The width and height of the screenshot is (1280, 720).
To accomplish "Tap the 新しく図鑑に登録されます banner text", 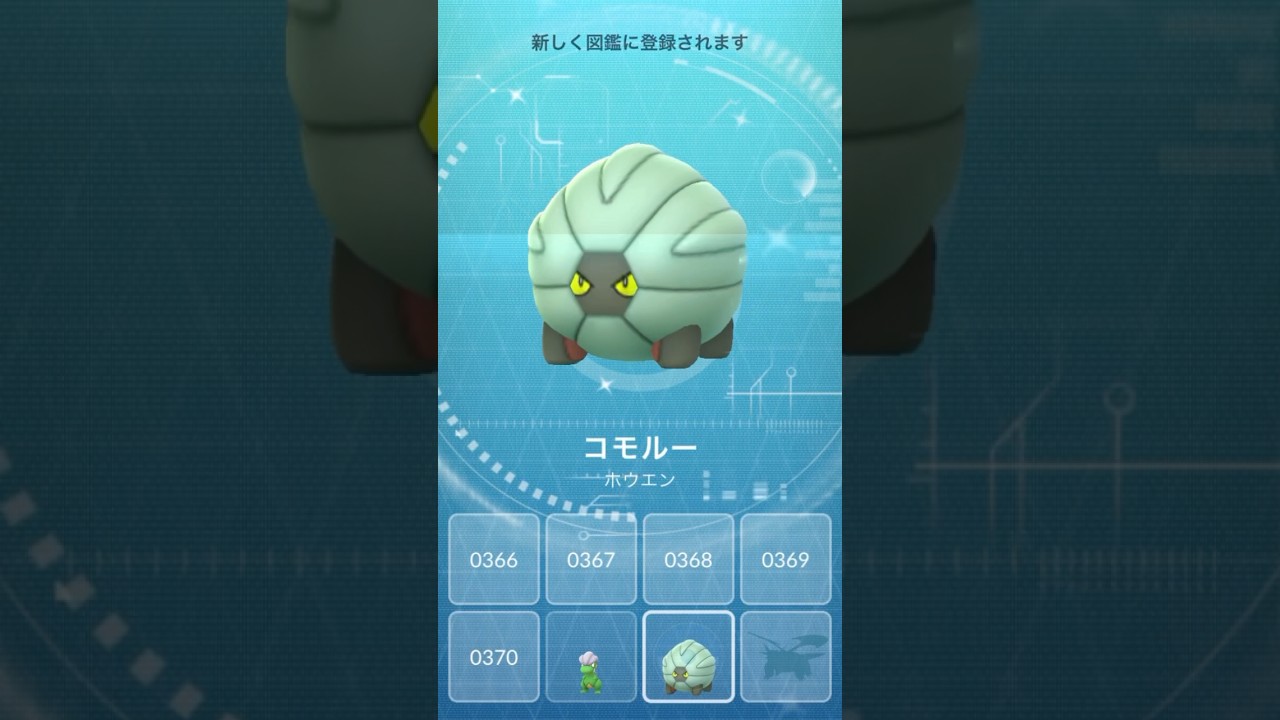I will coord(637,42).
